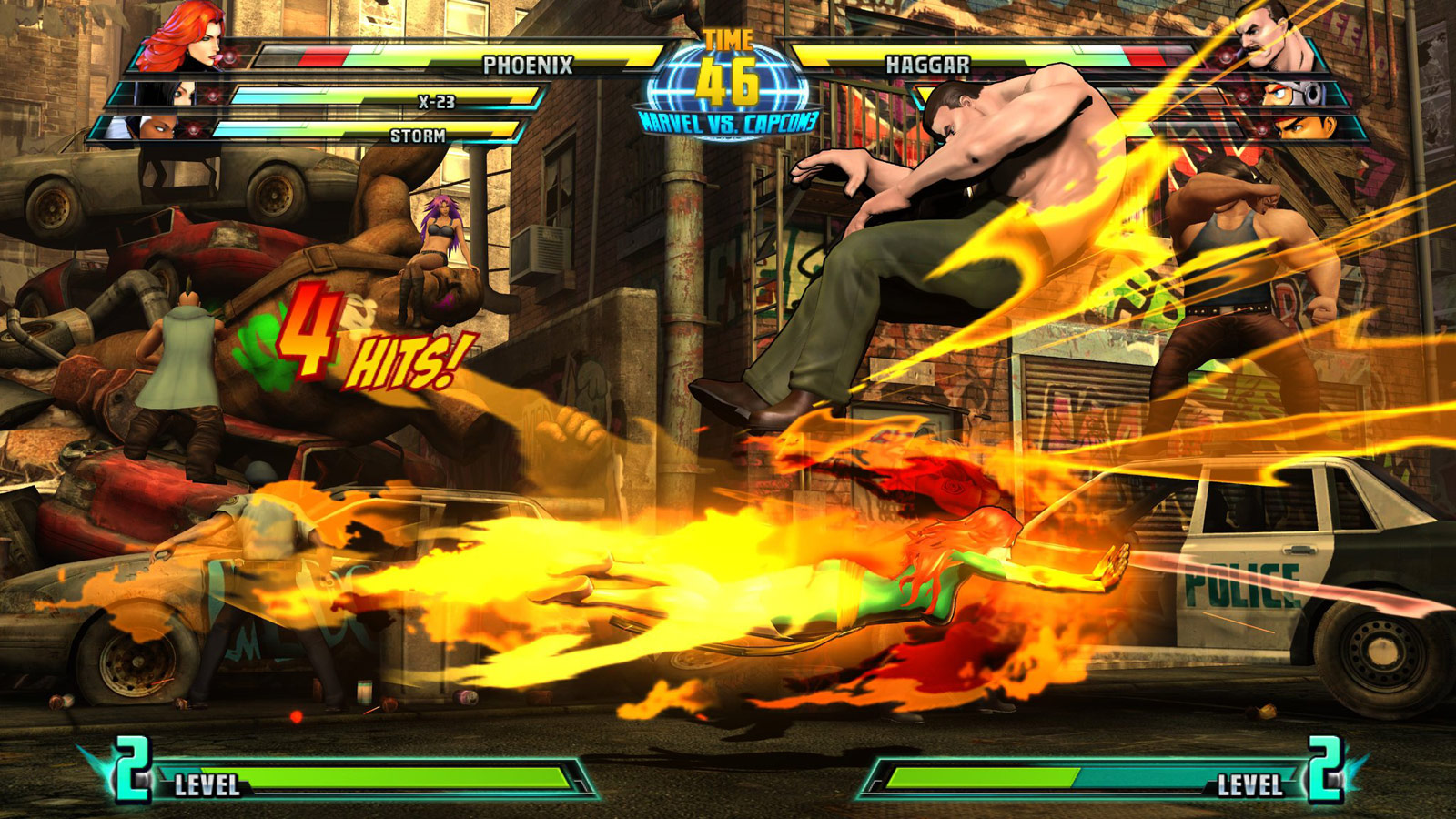Select the cyborg teammate portrait below Haggar
Image resolution: width=1456 pixels, height=819 pixels.
coord(1297,96)
